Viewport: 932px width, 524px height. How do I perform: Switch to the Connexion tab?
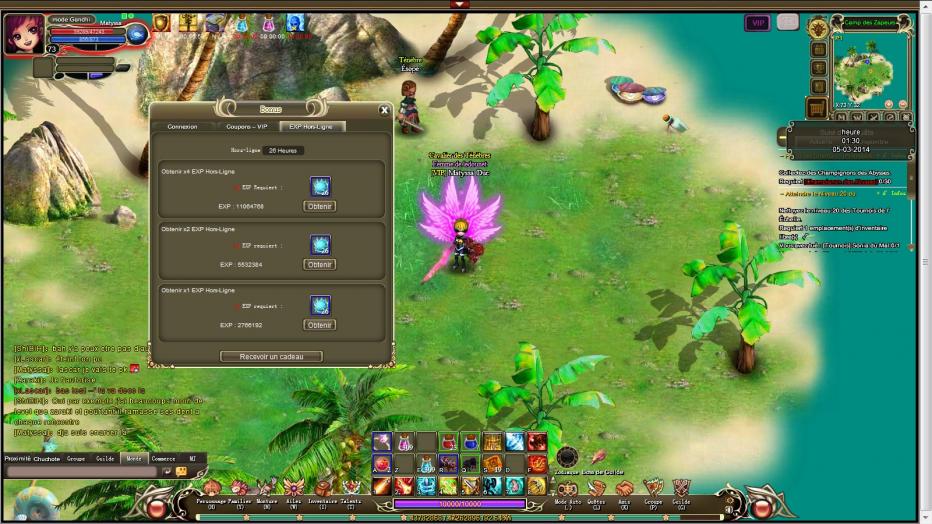click(x=182, y=127)
